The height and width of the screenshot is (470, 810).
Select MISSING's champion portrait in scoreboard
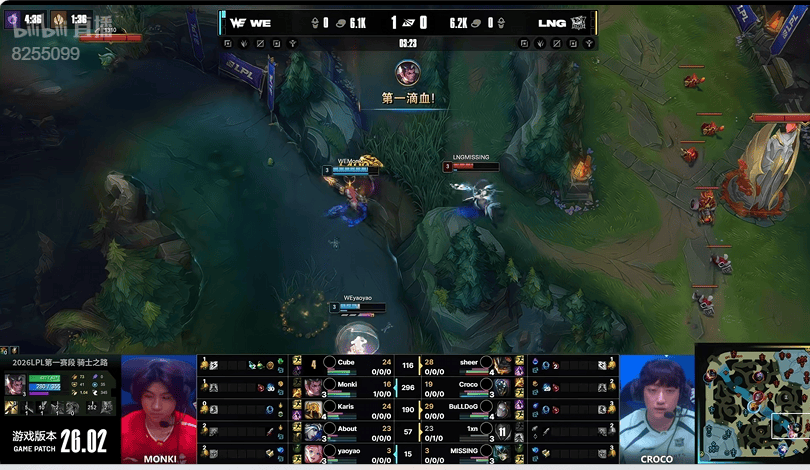502,454
